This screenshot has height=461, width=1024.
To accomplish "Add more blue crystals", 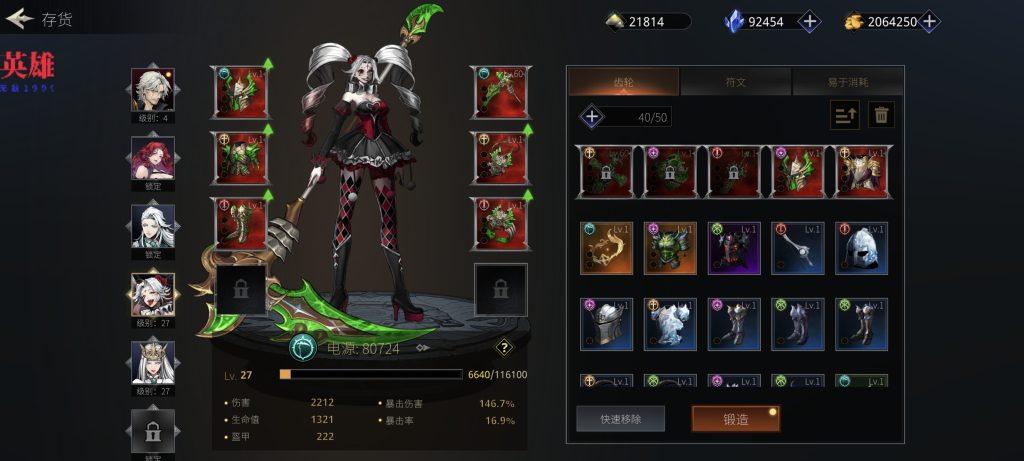I will click(810, 21).
